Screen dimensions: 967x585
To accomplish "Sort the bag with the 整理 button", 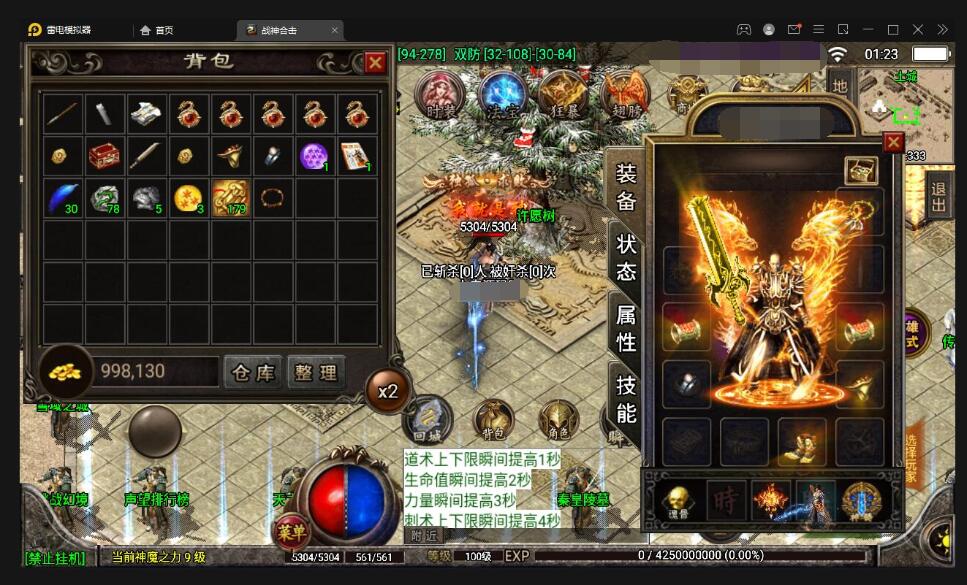I will point(316,372).
